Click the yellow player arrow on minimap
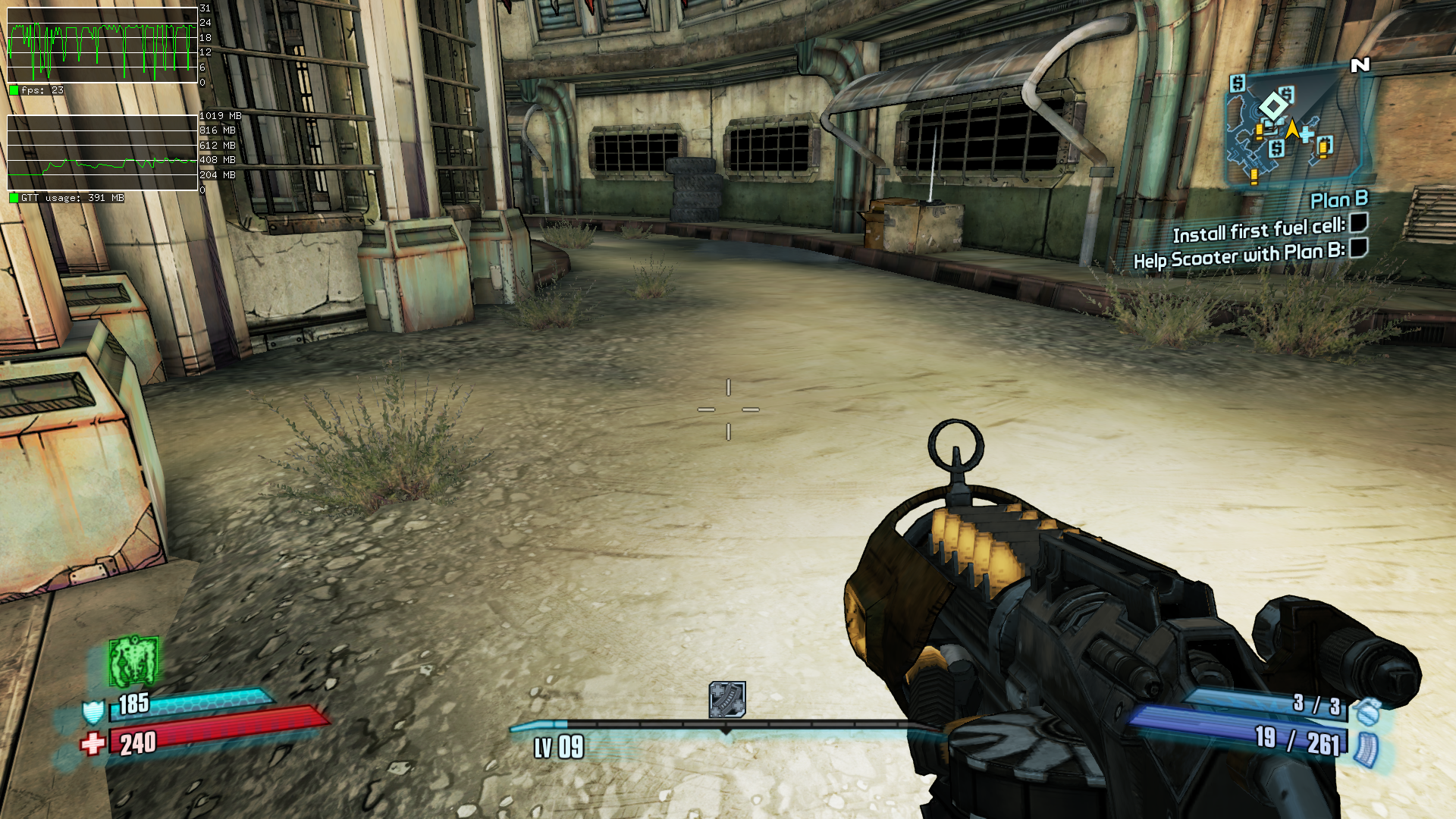This screenshot has width=1456, height=819. 1291,129
